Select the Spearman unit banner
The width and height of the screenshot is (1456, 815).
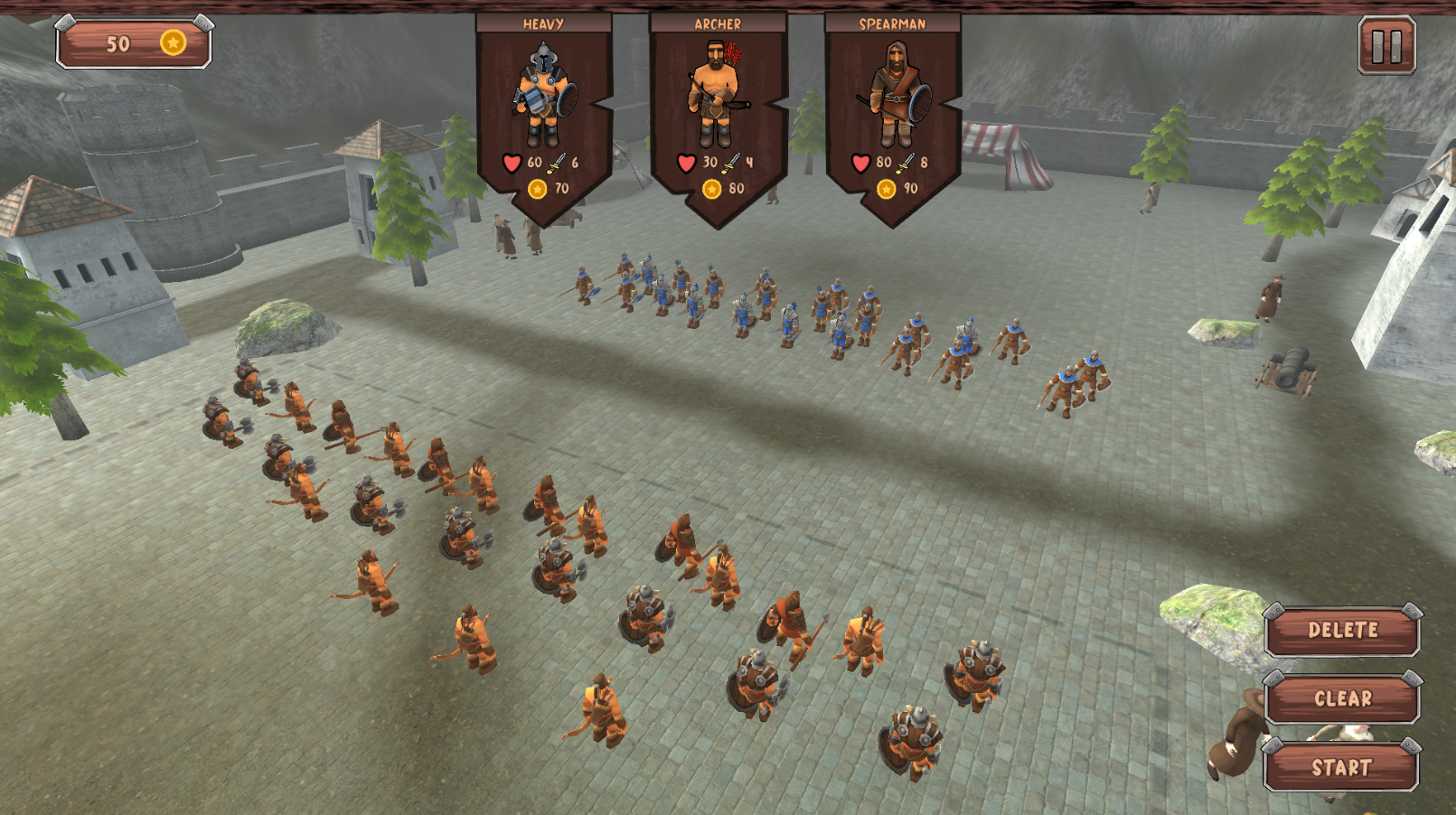892,99
